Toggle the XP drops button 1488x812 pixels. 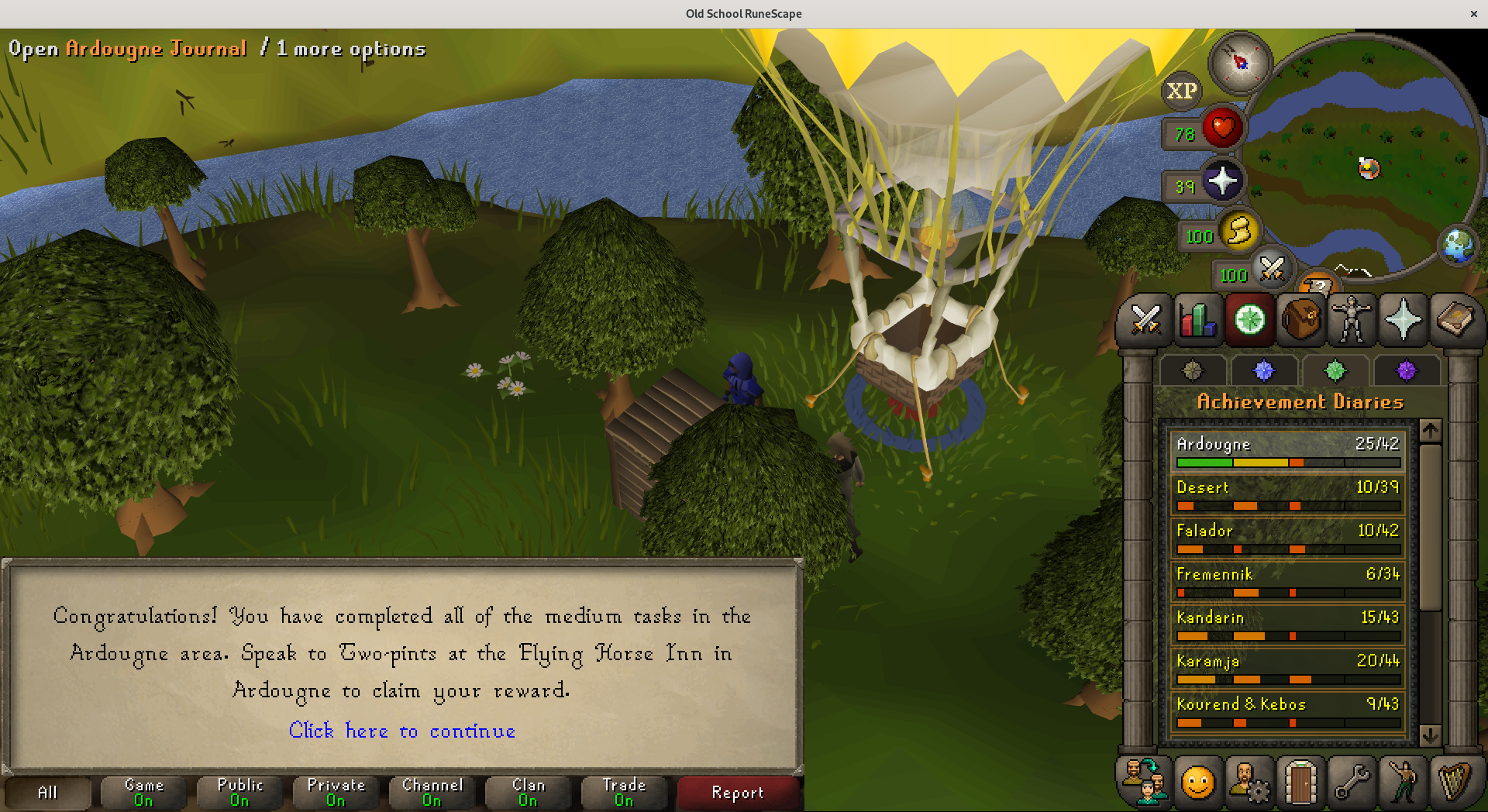tap(1181, 91)
